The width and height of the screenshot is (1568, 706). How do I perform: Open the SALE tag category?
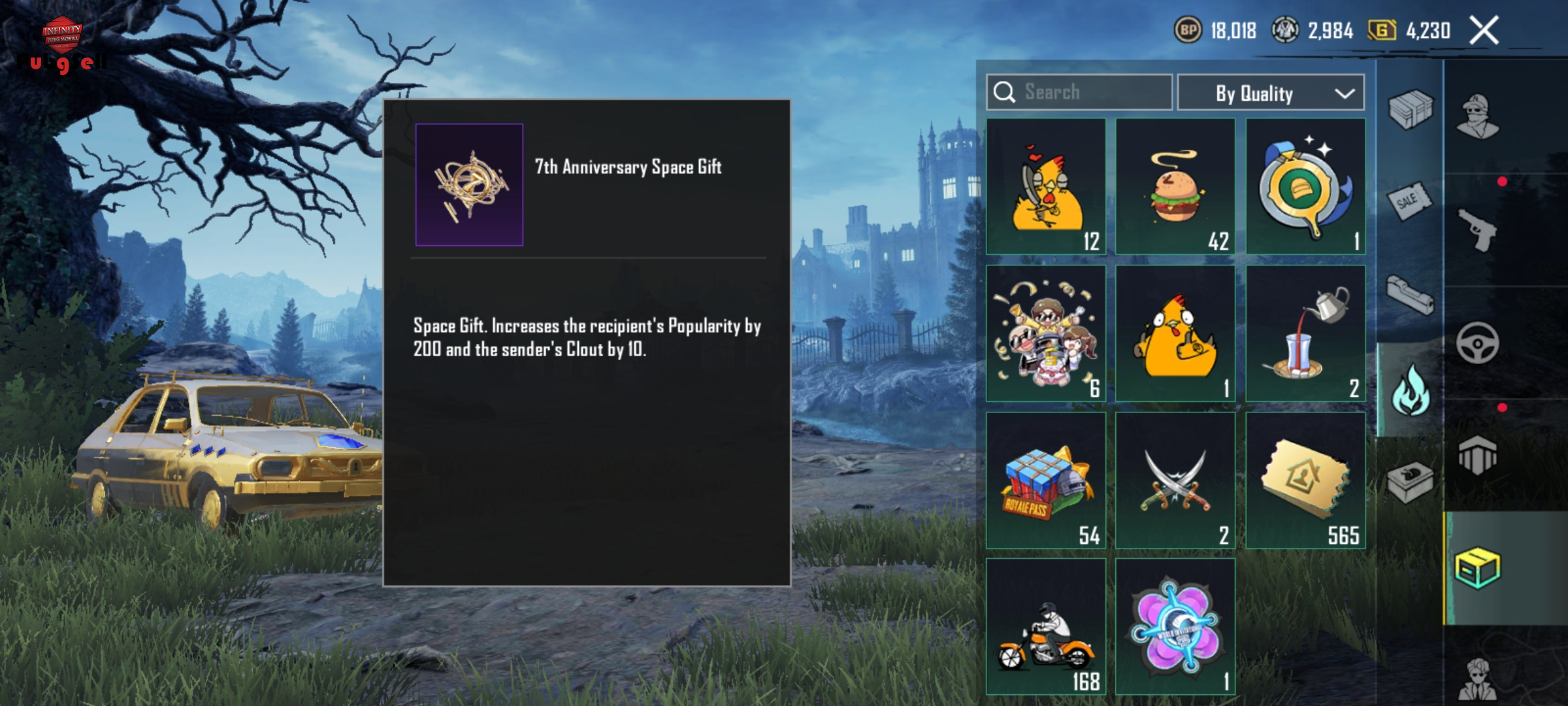[x=1411, y=202]
